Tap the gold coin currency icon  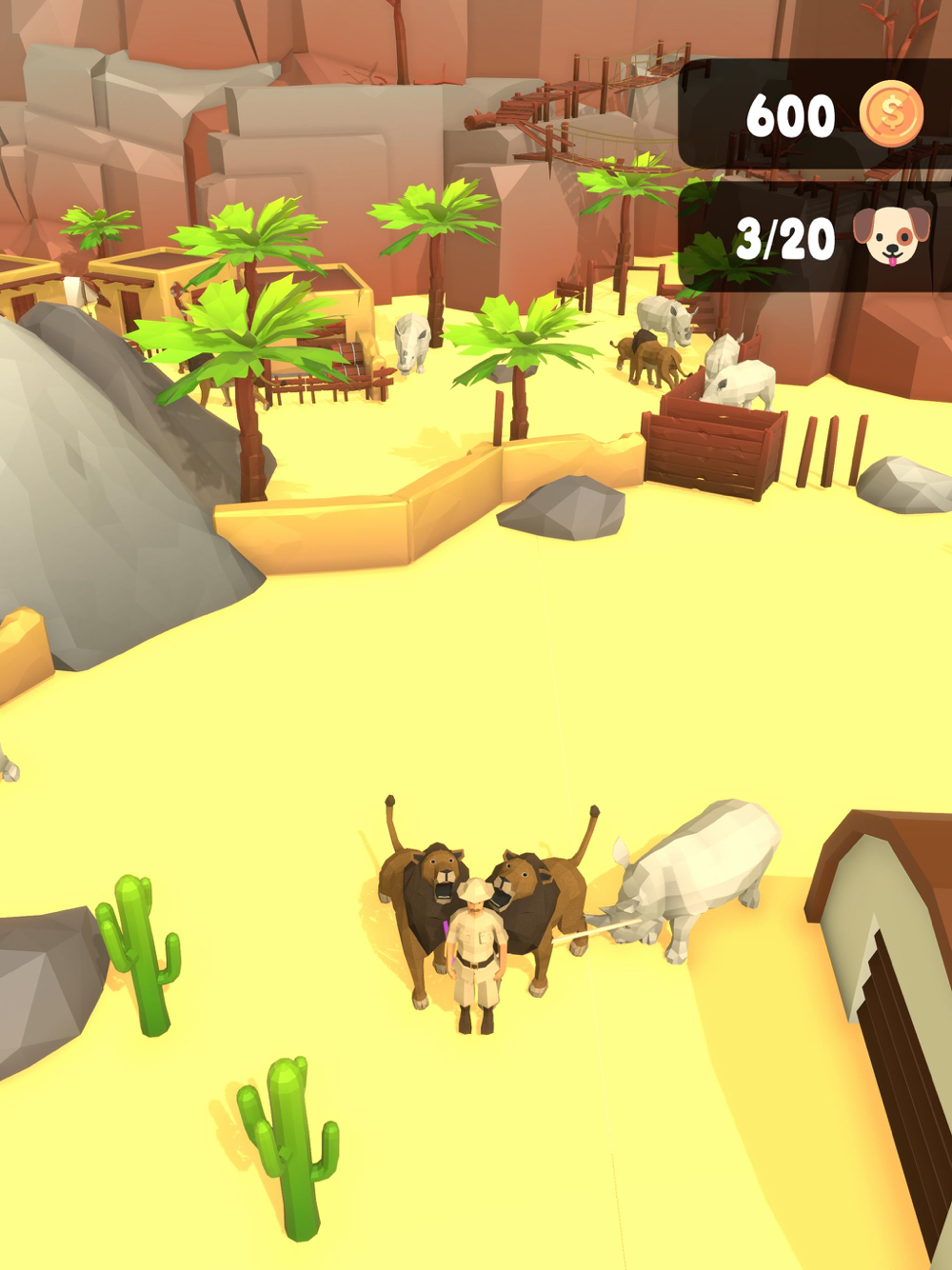point(891,114)
